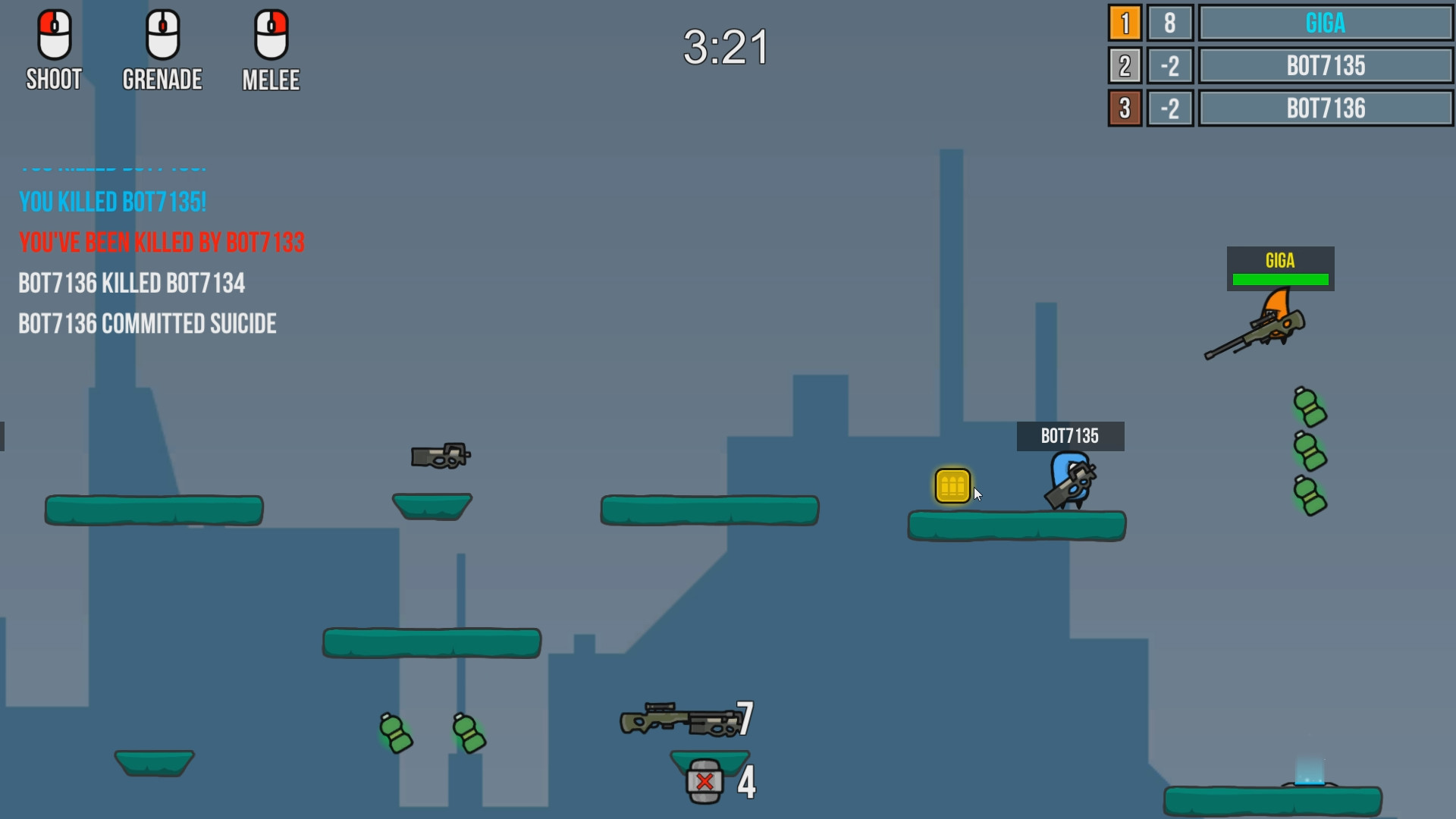Grab the camo sniper rifle showing 7 ammo

point(679,720)
